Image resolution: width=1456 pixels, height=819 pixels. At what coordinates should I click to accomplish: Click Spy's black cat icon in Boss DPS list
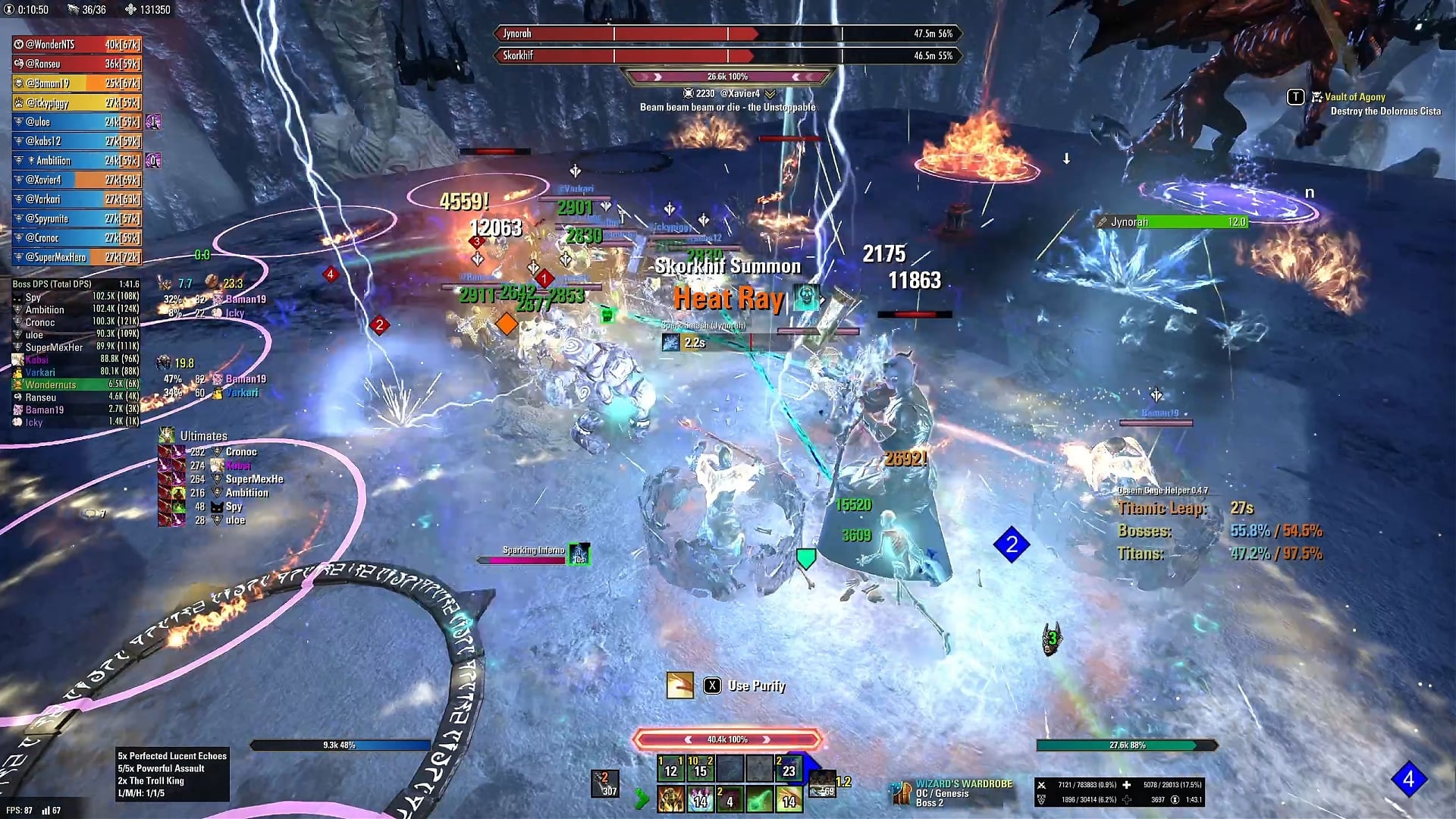17,298
